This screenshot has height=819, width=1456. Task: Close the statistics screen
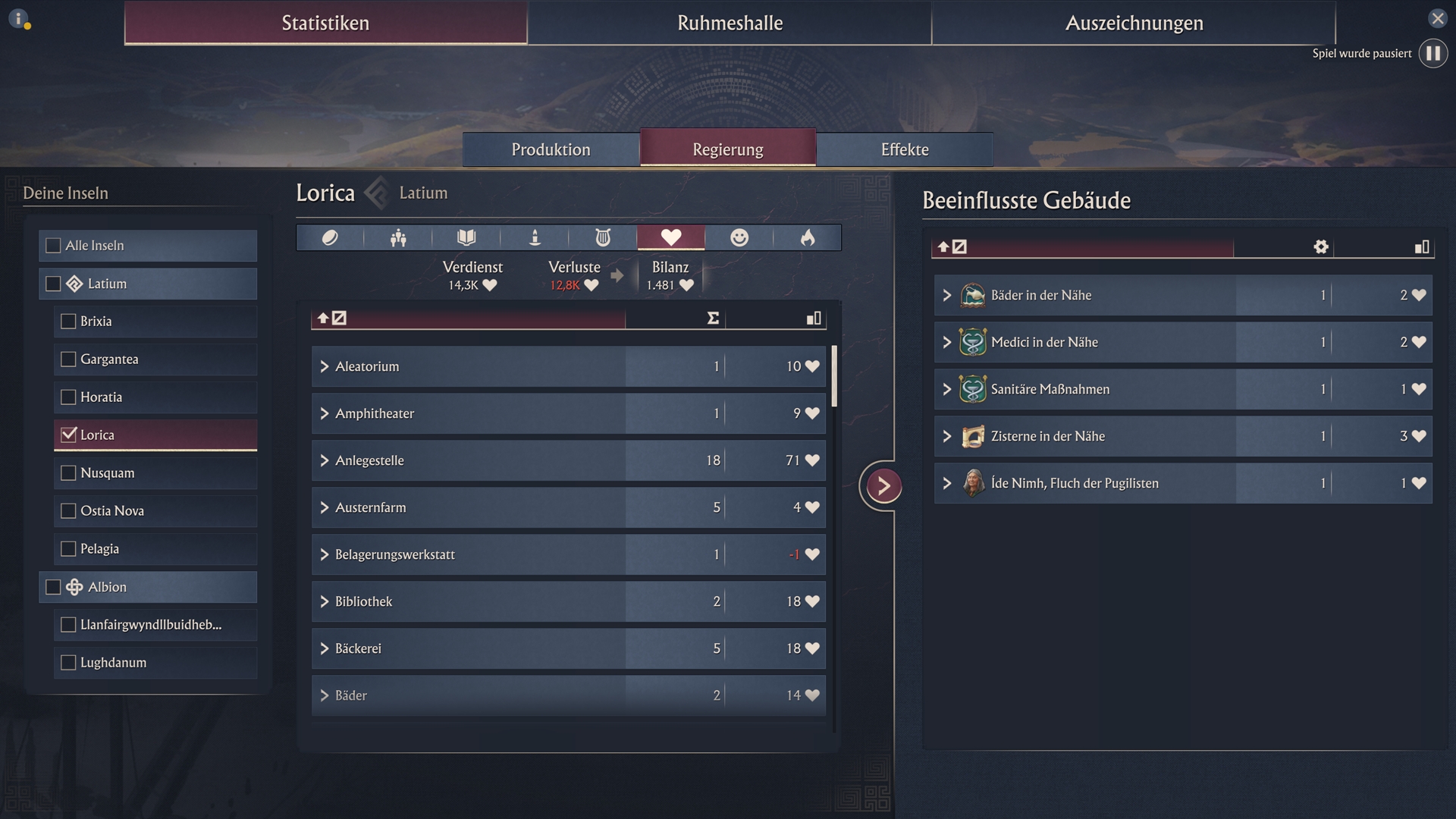coord(1437,18)
